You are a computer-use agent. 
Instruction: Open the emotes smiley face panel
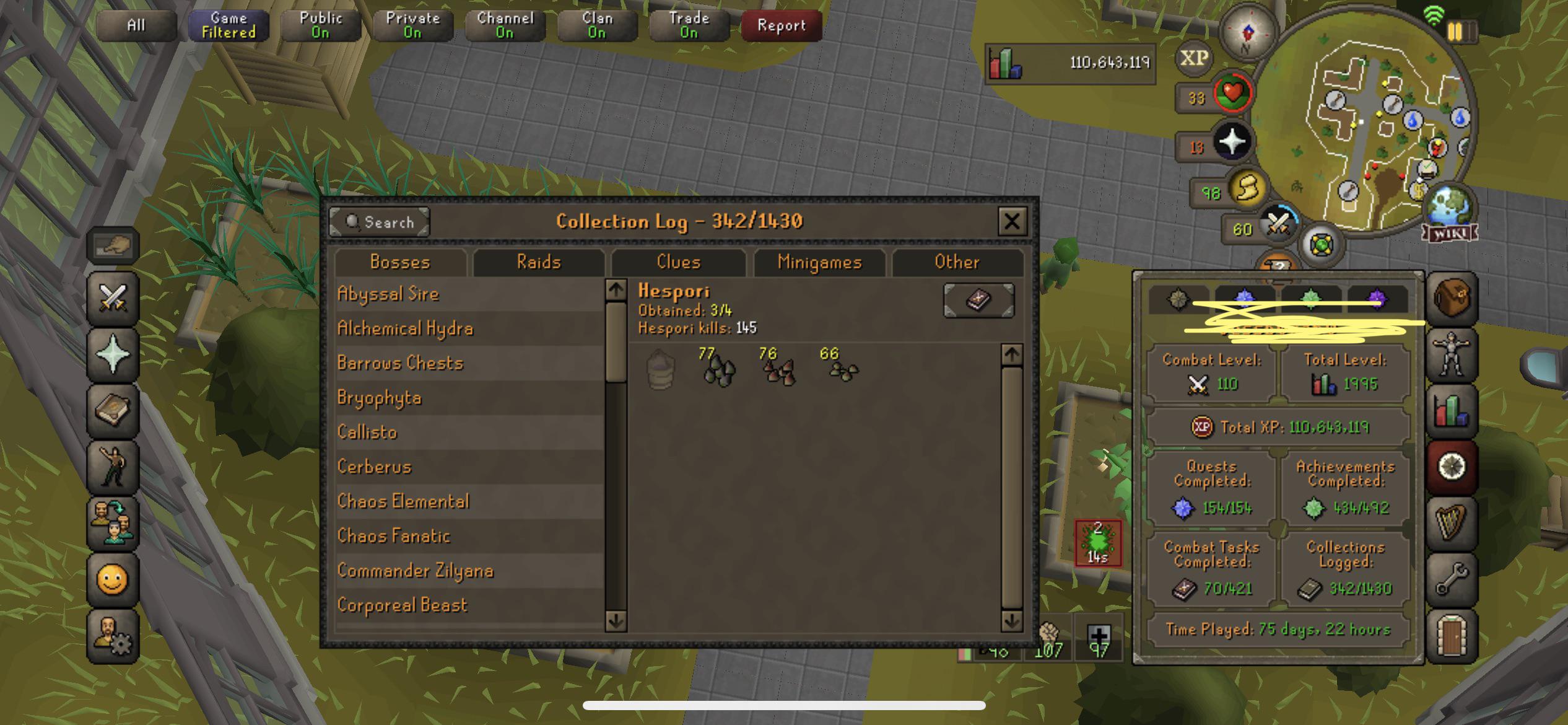113,579
